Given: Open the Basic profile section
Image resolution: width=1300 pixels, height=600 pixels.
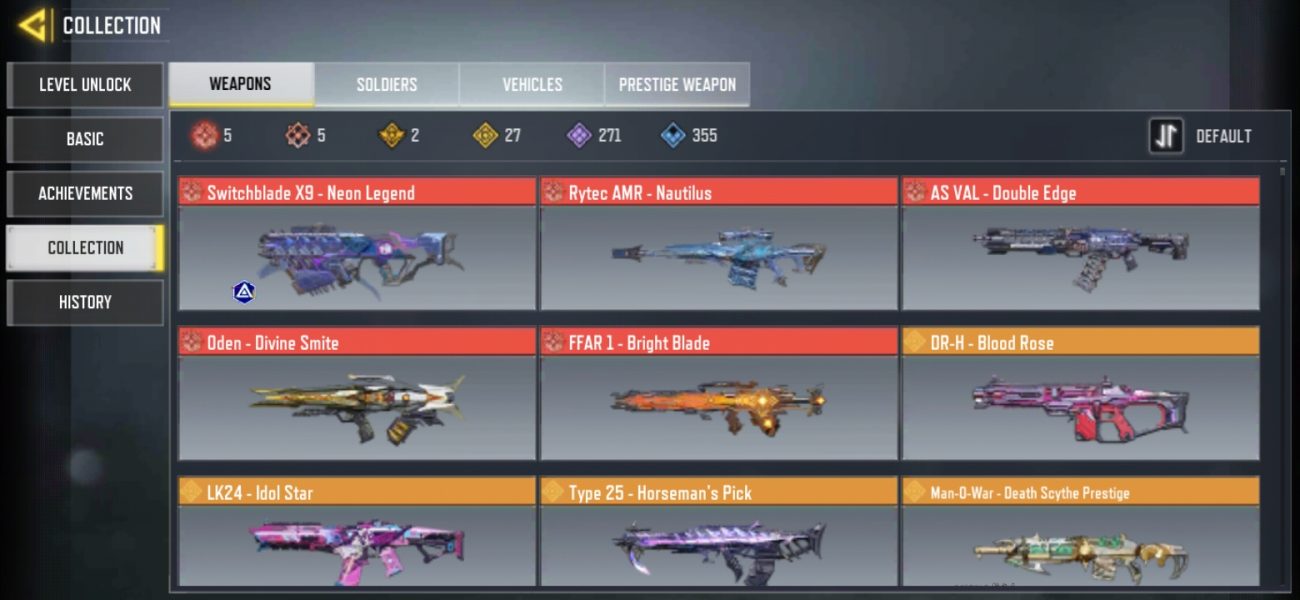Looking at the screenshot, I should pos(85,139).
